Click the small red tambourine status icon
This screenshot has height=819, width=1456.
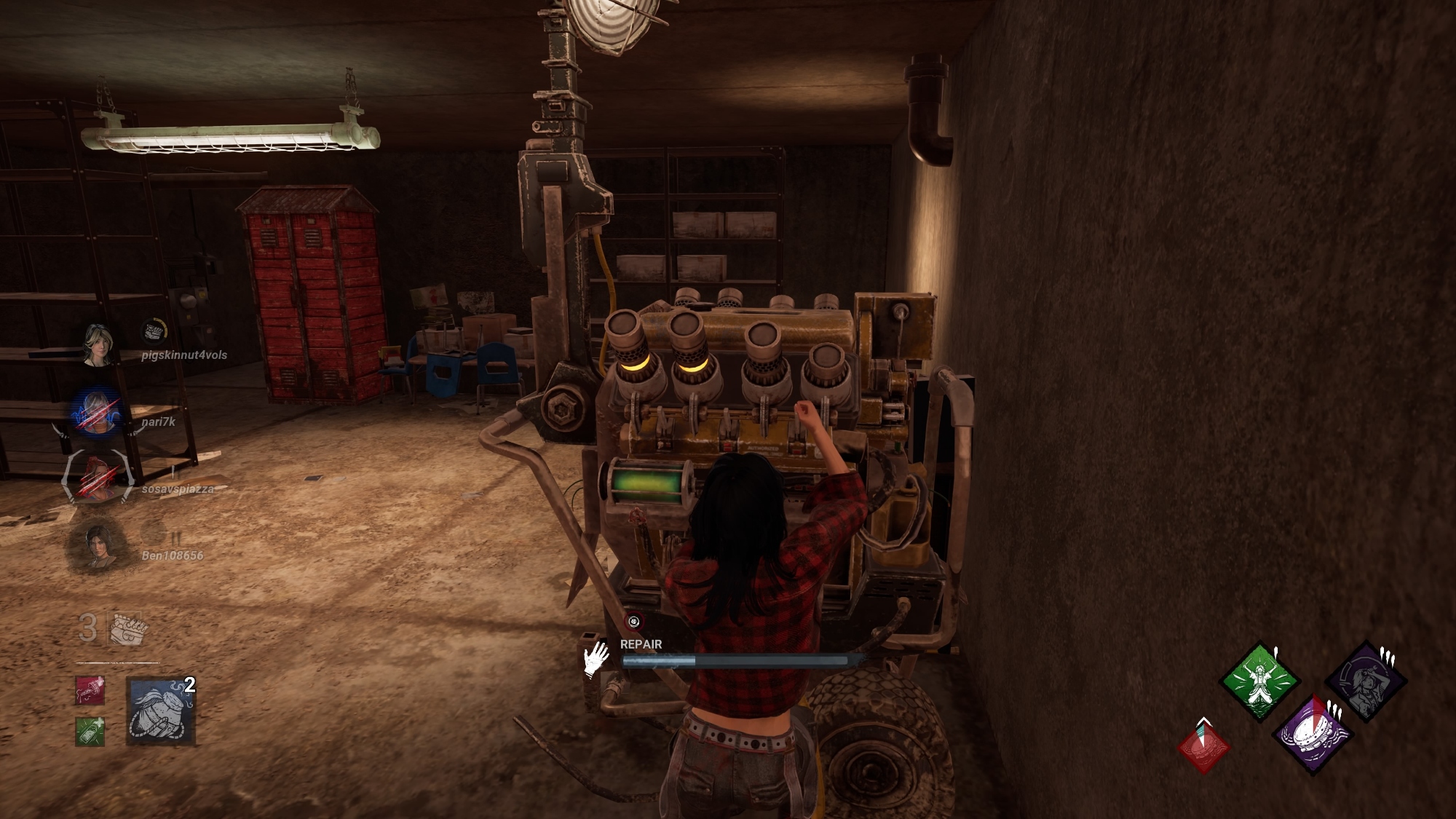[1206, 746]
